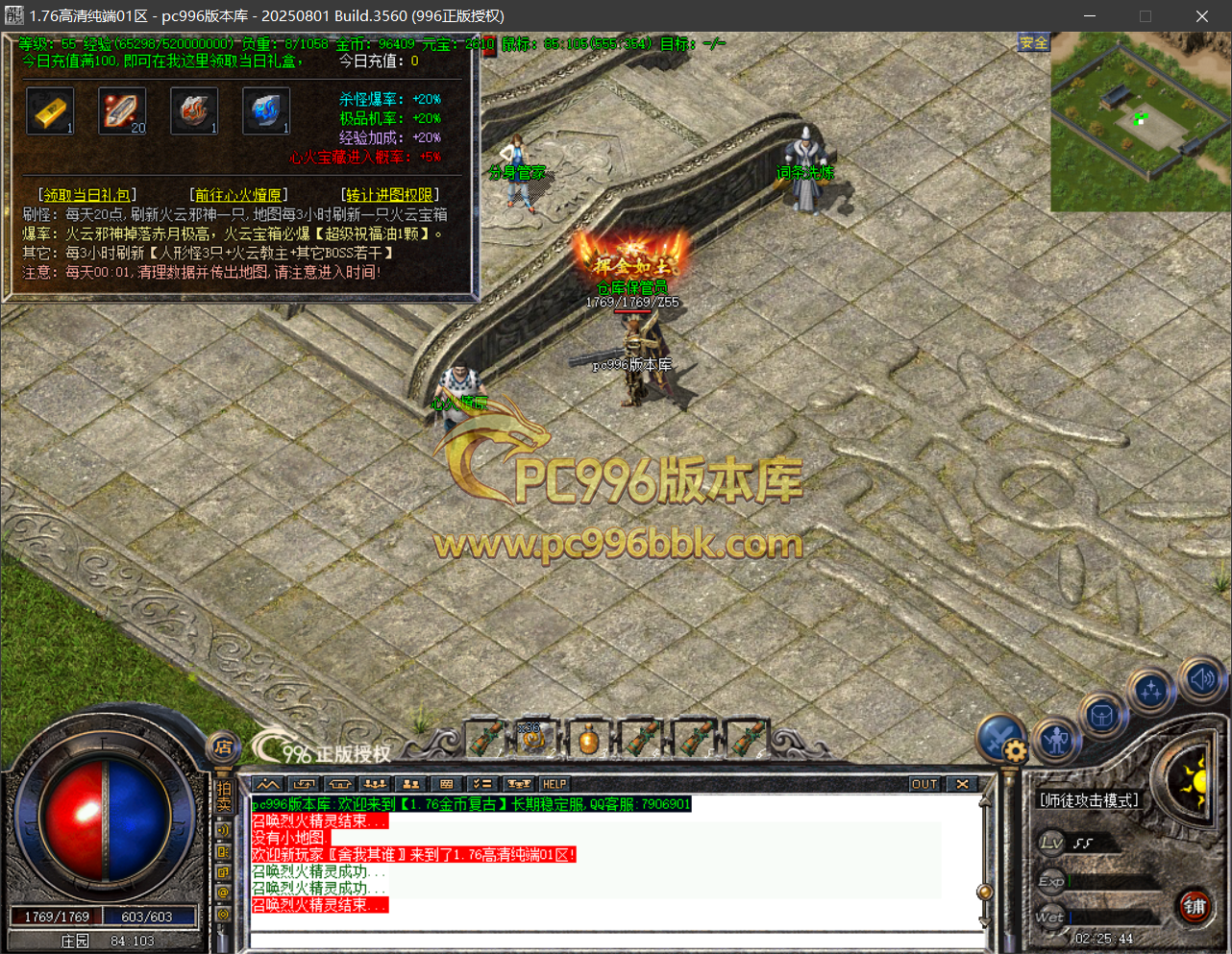Viewport: 1232px width, 954px height.
Task: Open the 店 store button beside the orb
Action: 224,746
